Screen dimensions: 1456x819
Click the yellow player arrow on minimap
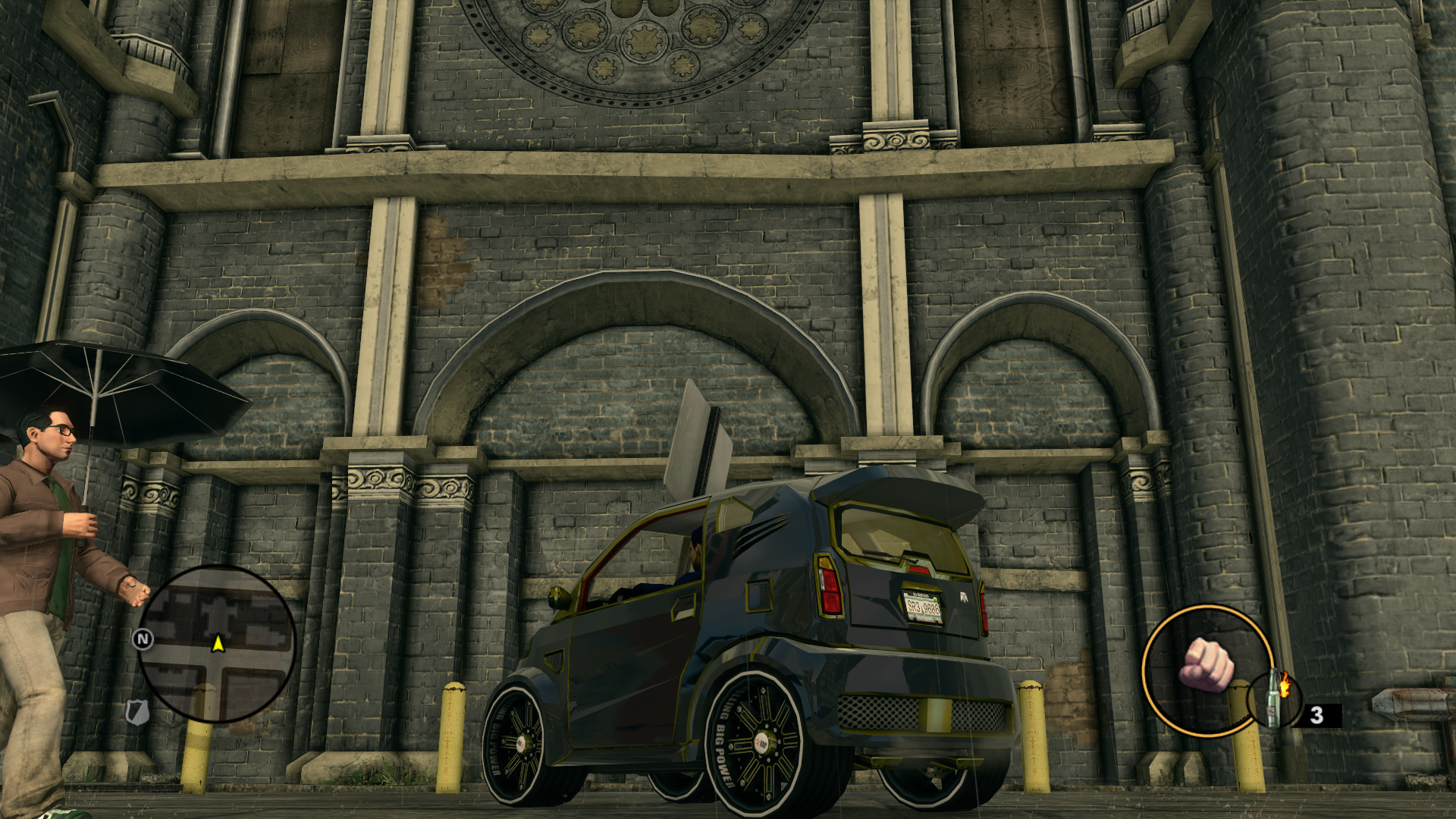[x=218, y=644]
